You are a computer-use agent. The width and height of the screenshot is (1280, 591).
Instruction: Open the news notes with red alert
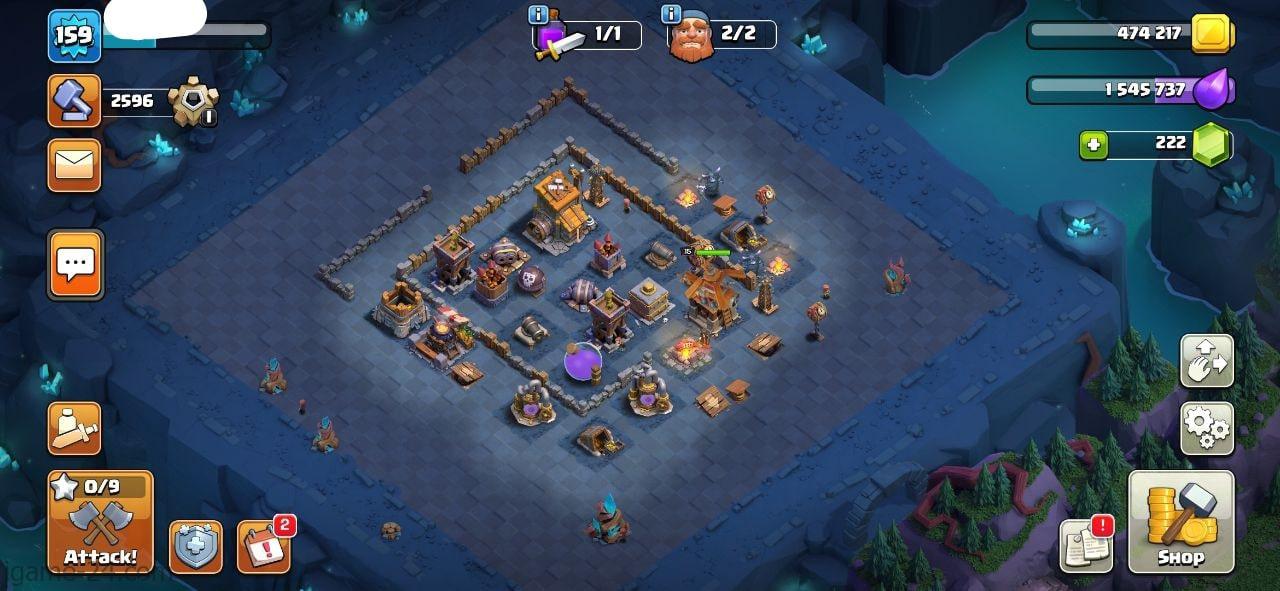pyautogui.click(x=1086, y=546)
